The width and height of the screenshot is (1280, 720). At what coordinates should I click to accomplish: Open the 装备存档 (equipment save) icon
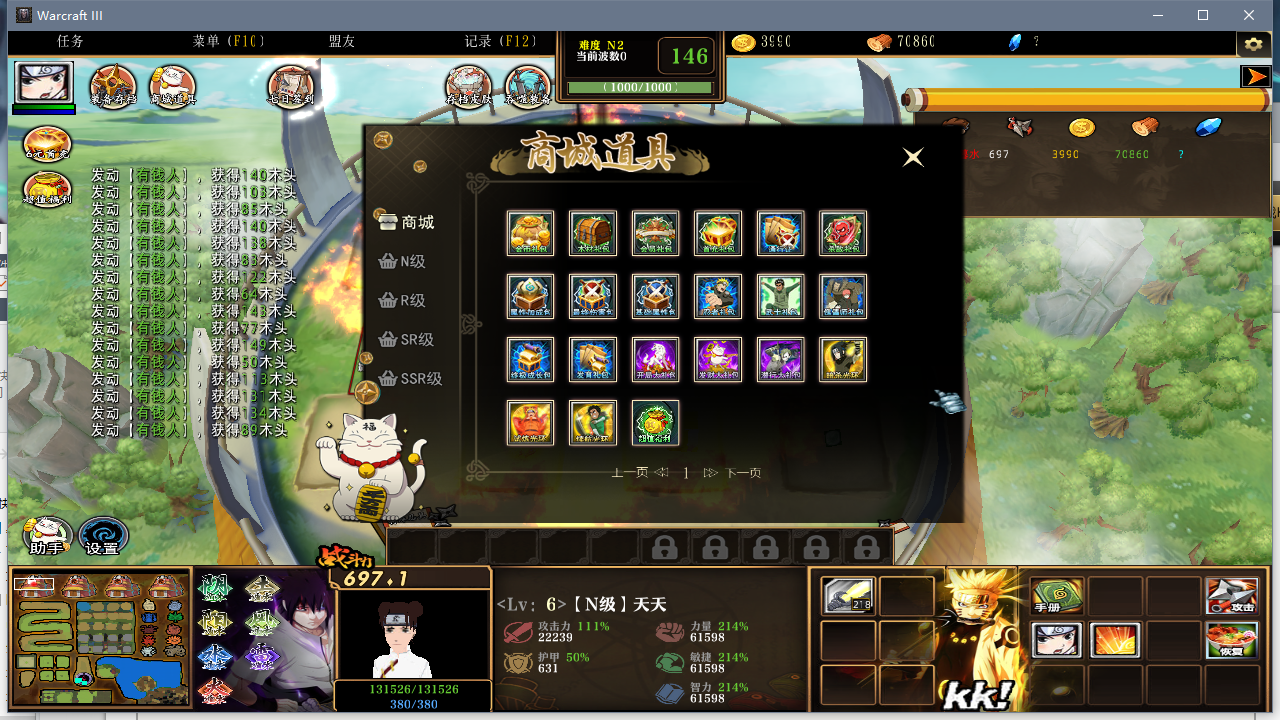pos(114,85)
